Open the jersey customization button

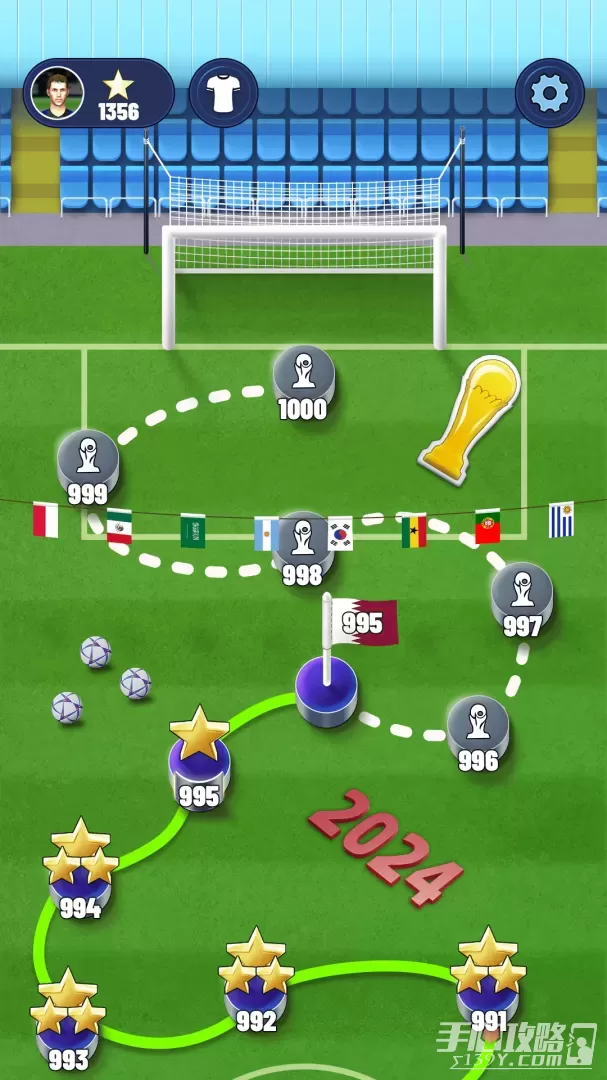click(x=224, y=93)
